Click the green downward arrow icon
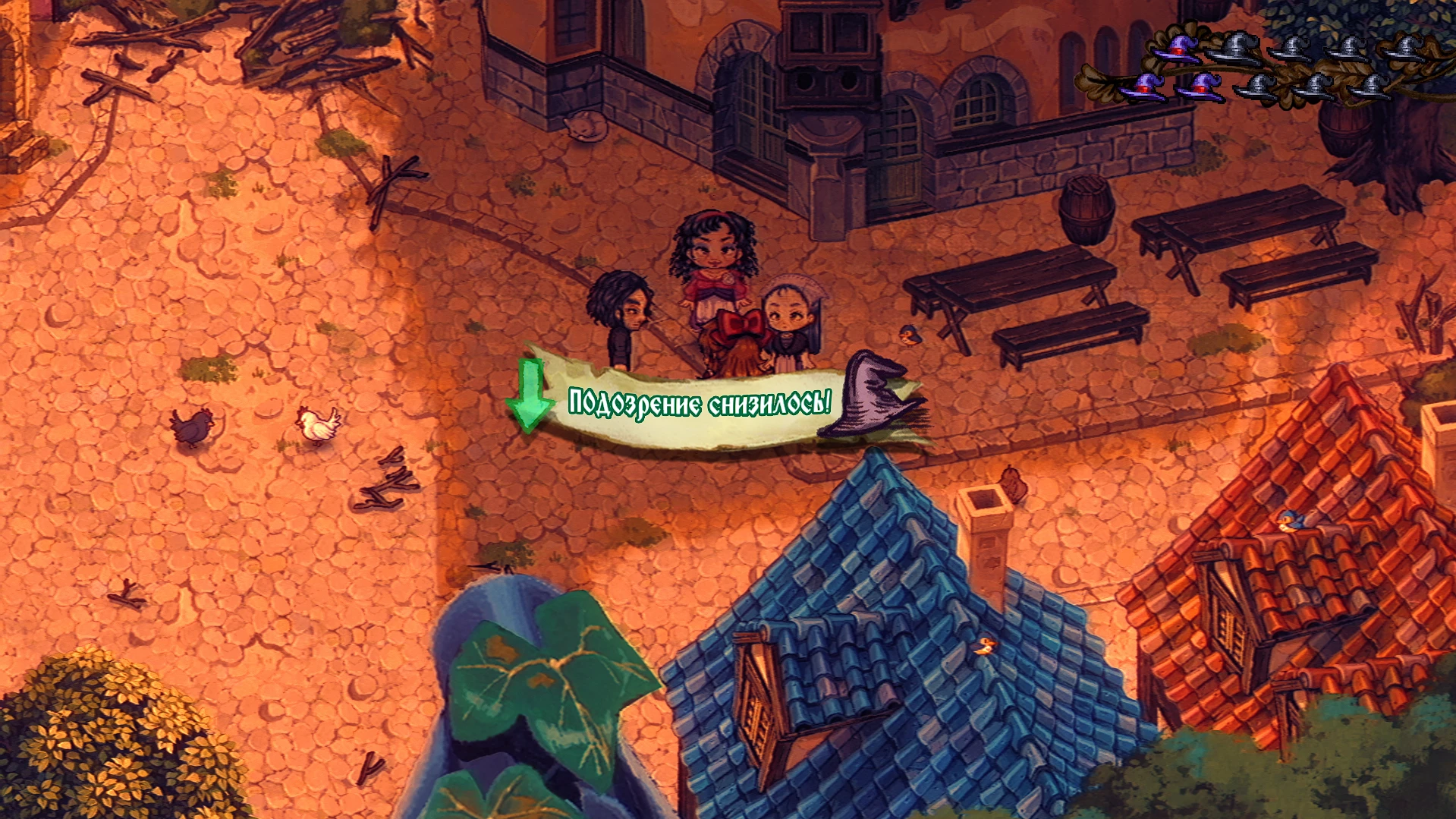This screenshot has height=819, width=1456. point(531,395)
